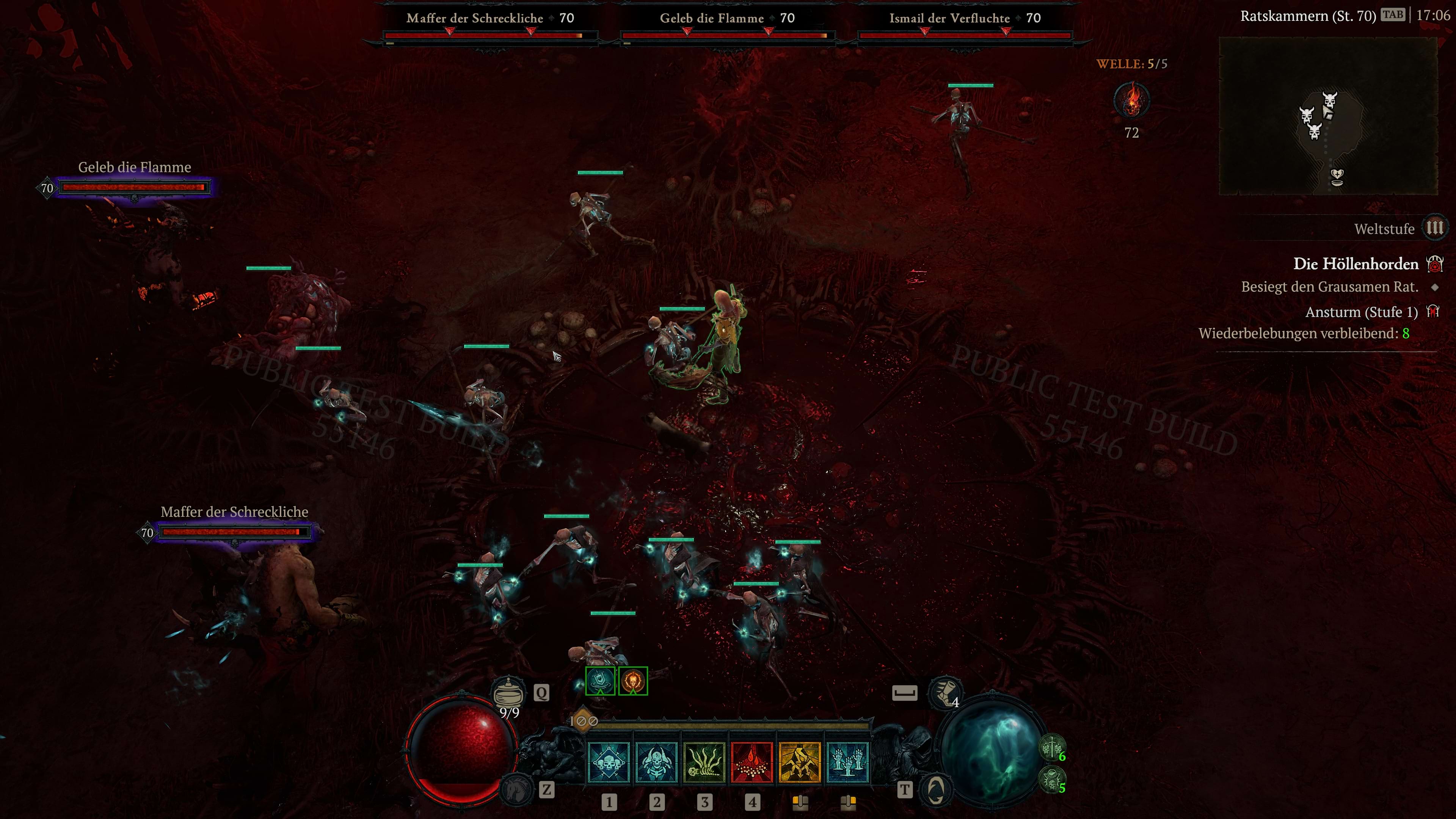
Task: Use the horned skeleton skill in slot 2
Action: coord(656,763)
